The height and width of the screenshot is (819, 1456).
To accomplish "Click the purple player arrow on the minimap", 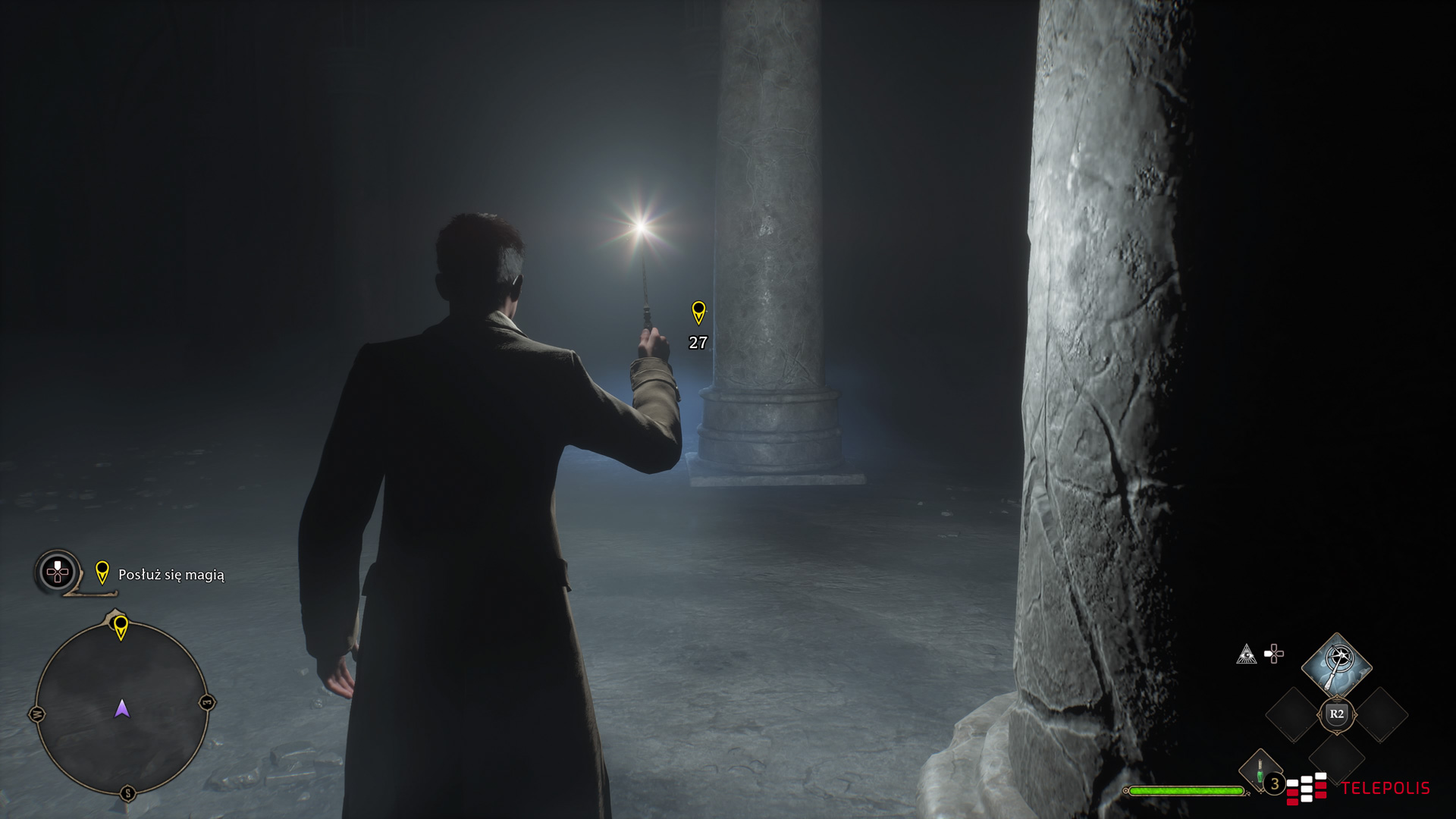I will click(x=122, y=709).
